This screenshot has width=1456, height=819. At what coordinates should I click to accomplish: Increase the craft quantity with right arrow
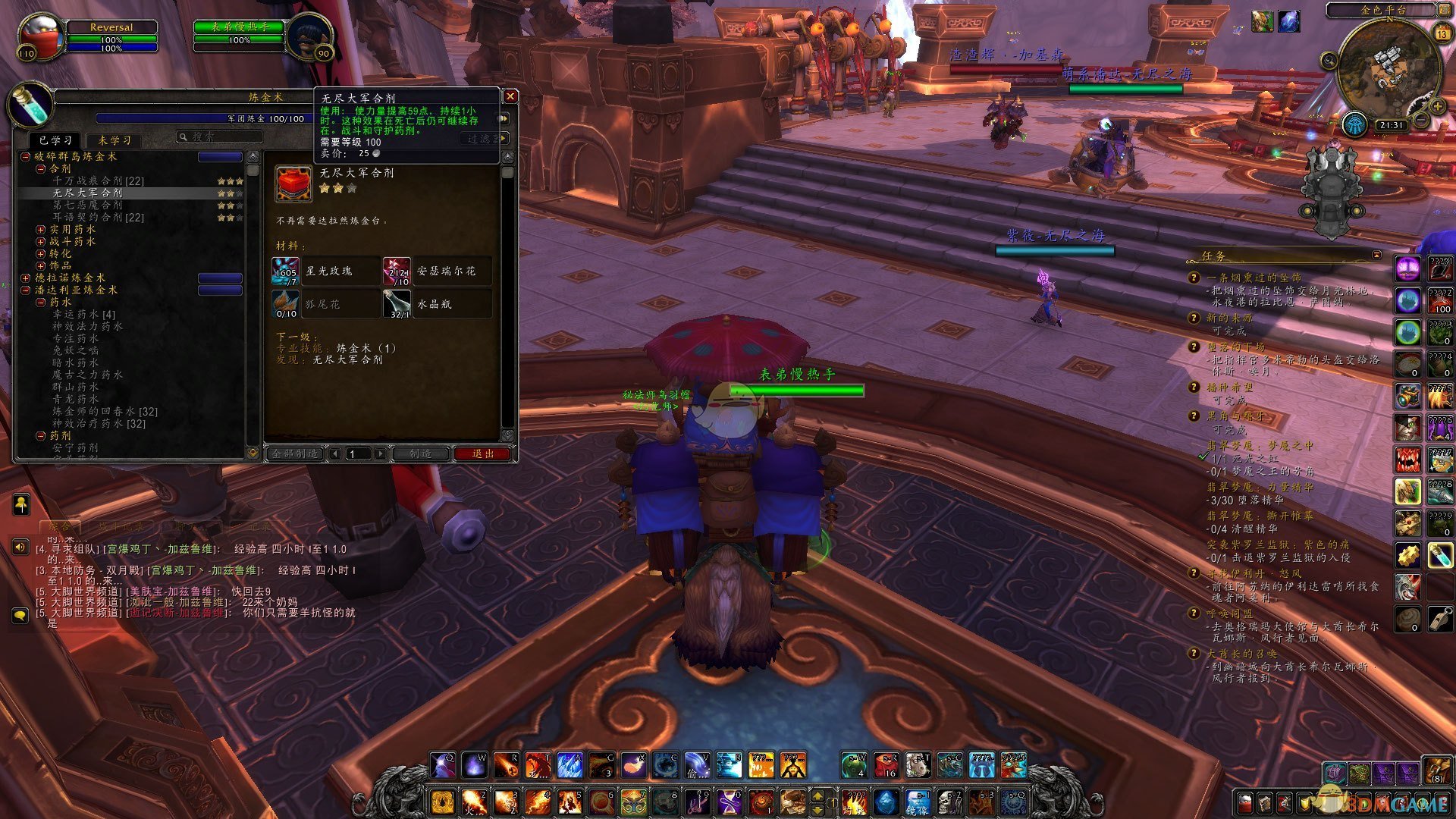coord(381,453)
